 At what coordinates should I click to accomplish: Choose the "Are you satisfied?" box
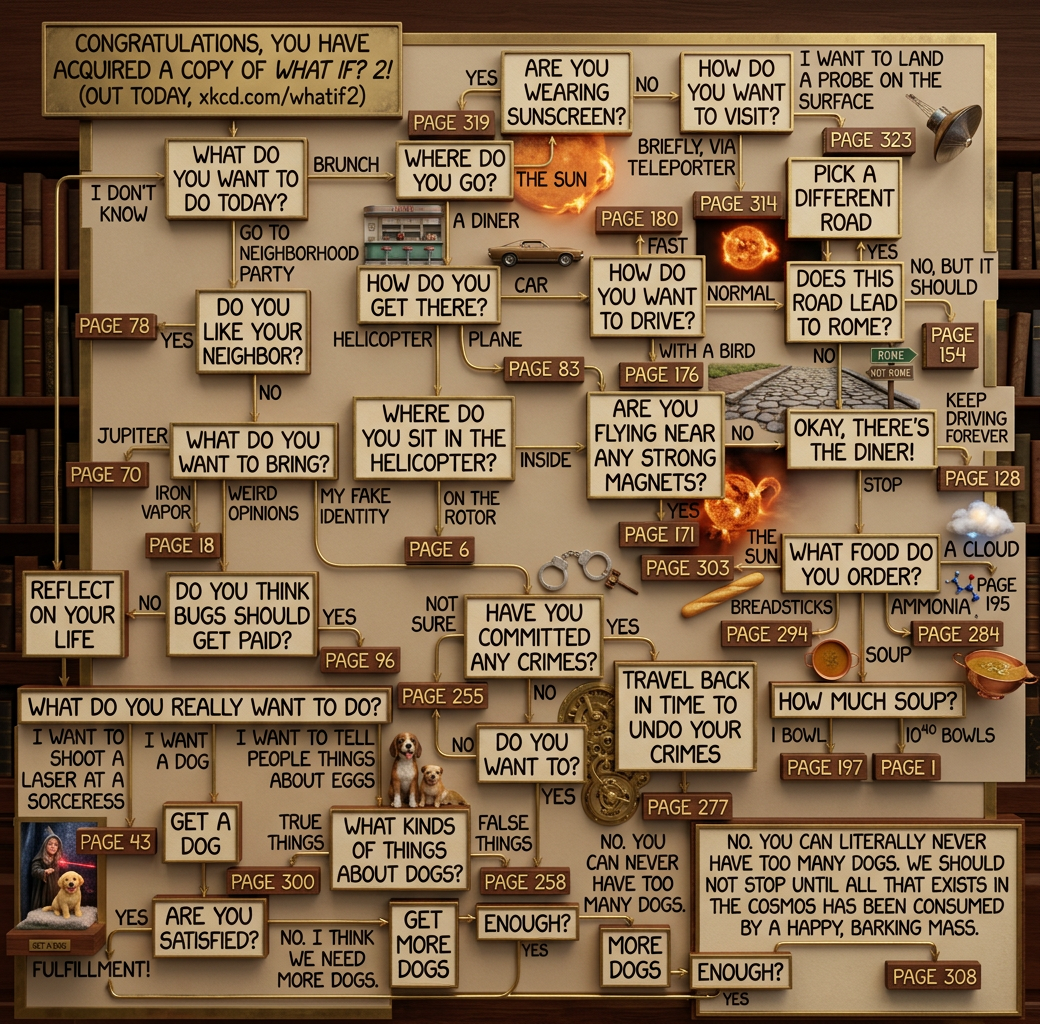tap(209, 927)
